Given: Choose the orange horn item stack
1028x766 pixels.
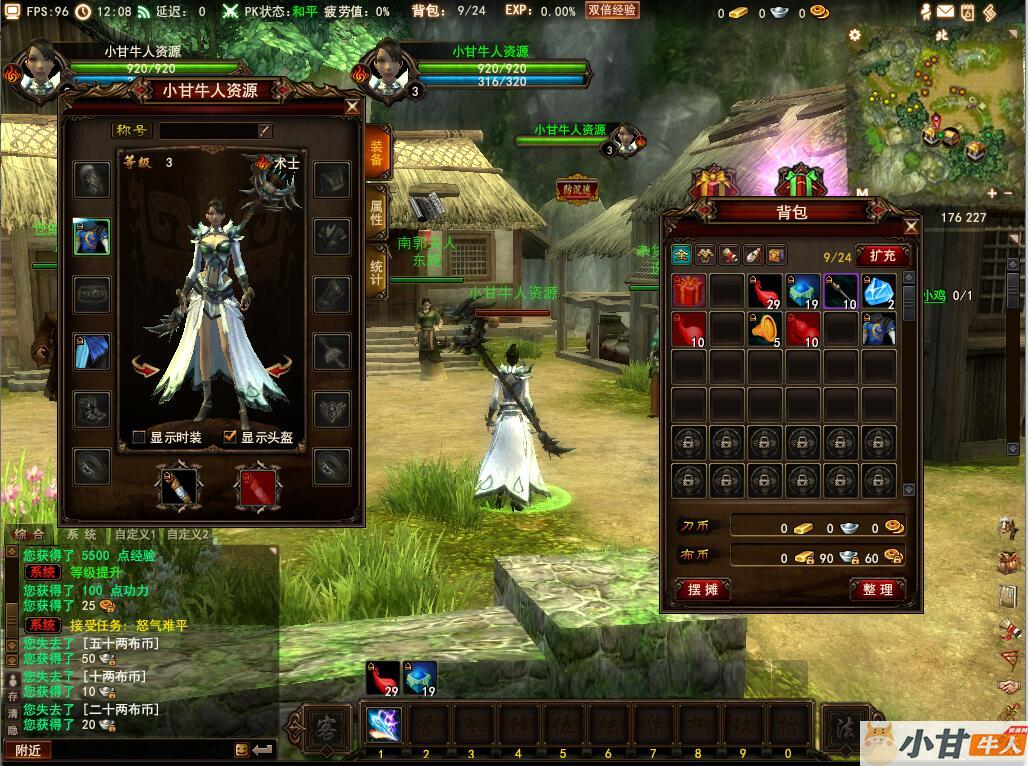Looking at the screenshot, I should click(x=765, y=329).
